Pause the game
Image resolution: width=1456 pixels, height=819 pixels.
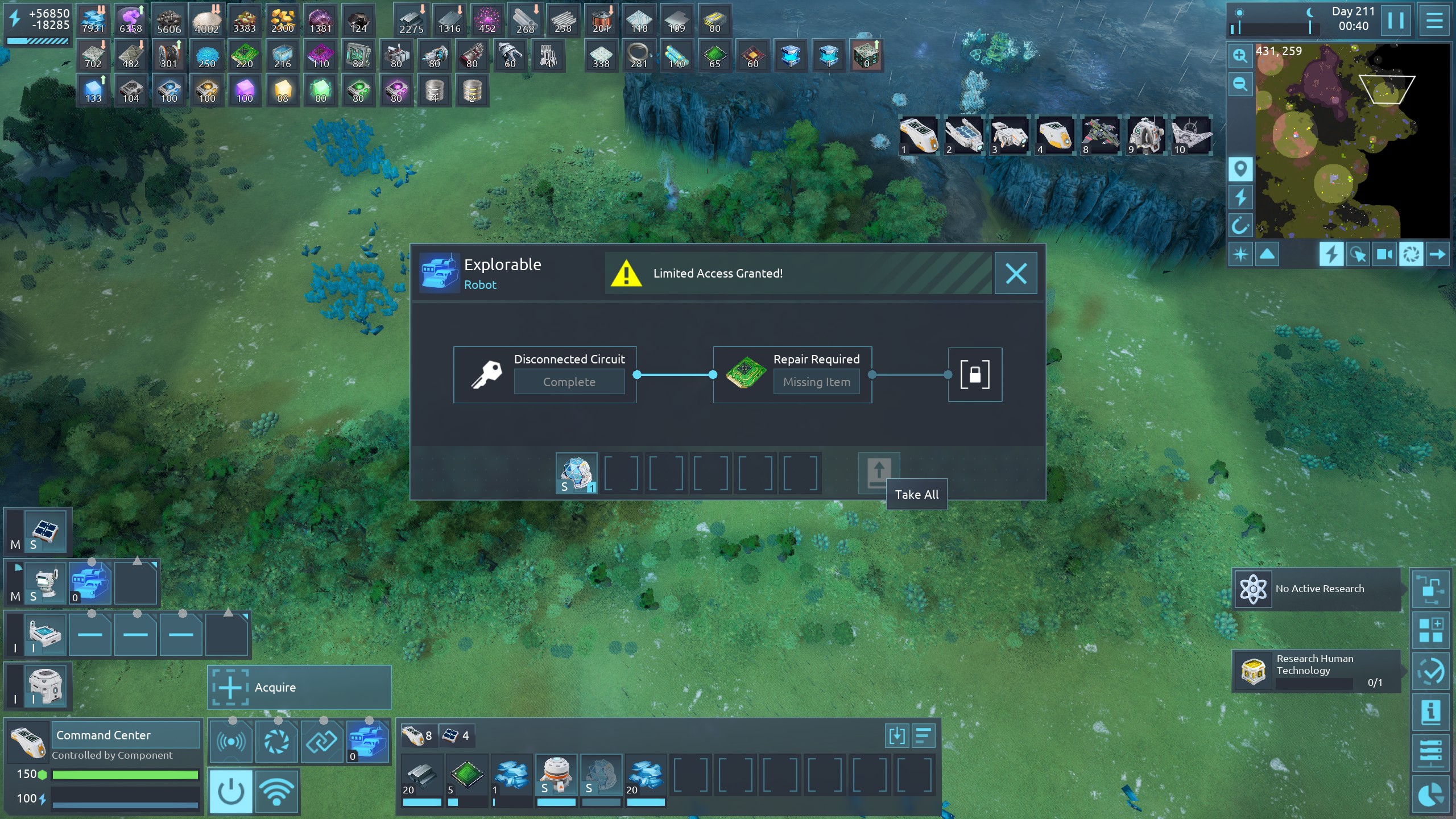(x=1395, y=20)
